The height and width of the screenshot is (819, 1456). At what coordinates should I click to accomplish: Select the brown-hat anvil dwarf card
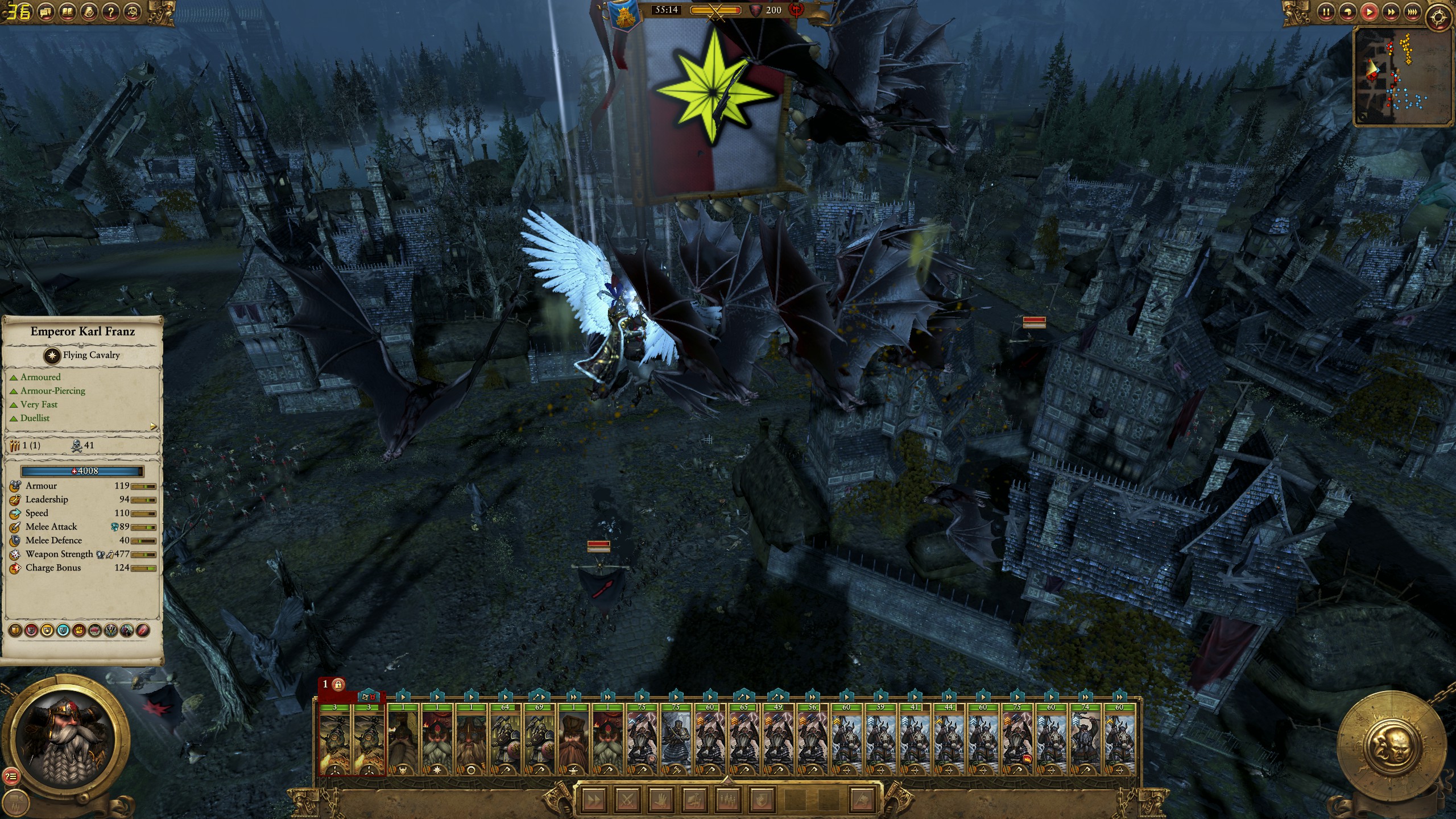(x=574, y=739)
